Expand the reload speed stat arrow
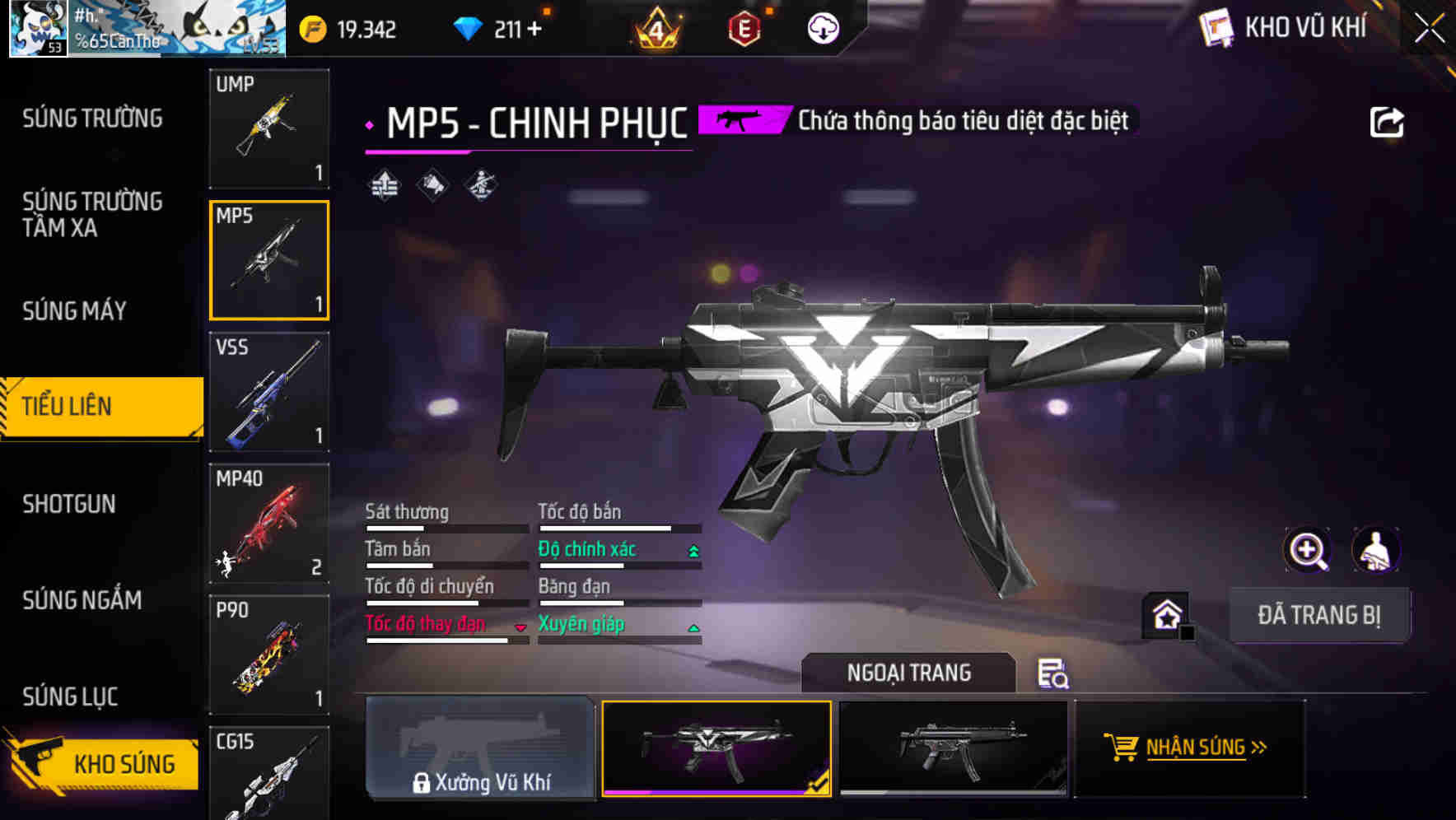Screen dimensions: 1456x820 tap(520, 627)
